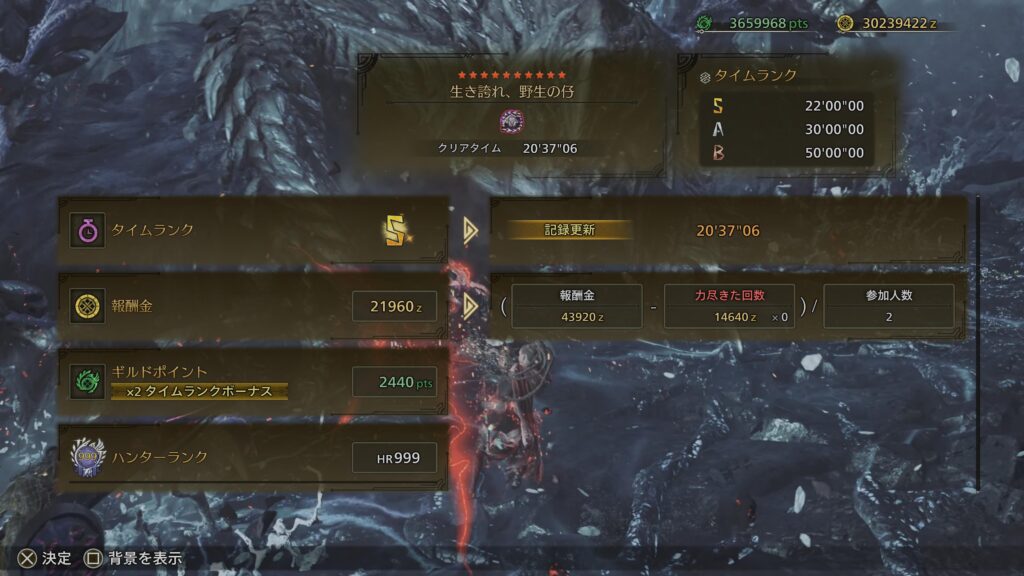Highlight the ハンターランク row

(x=254, y=457)
